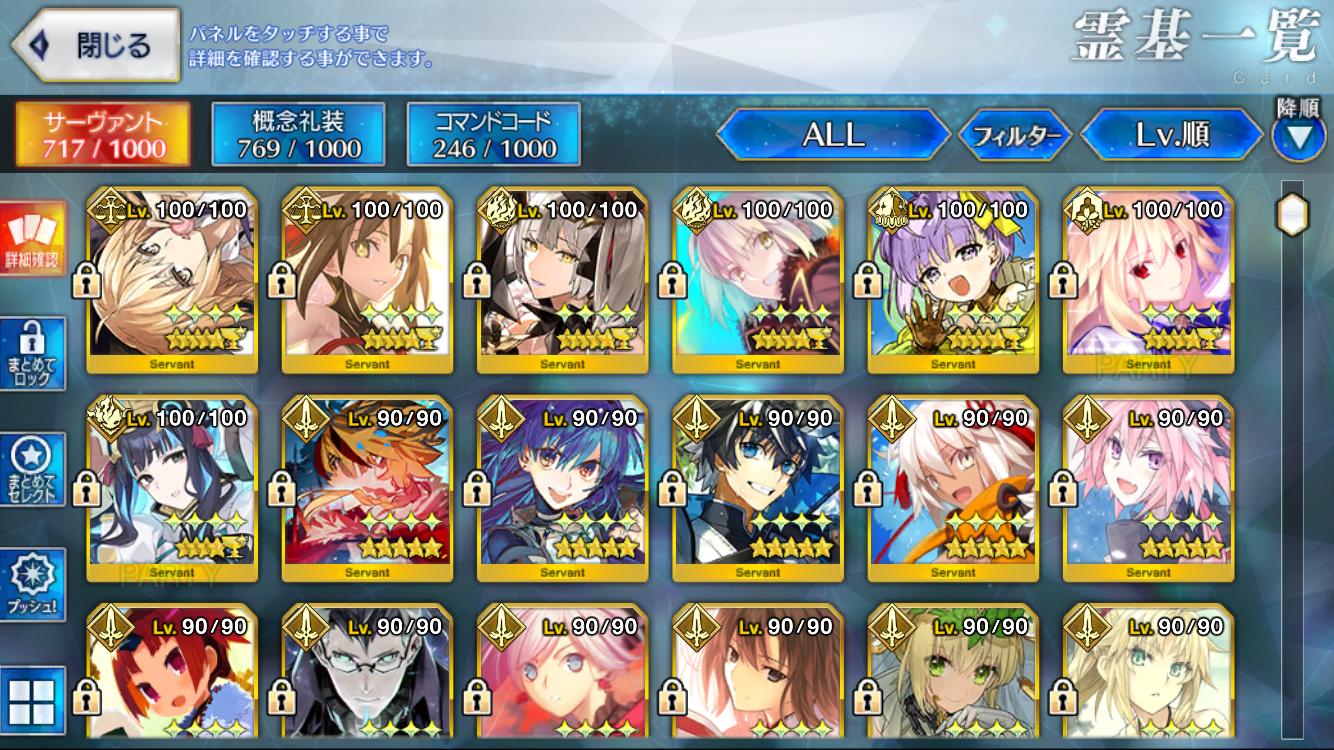Toggle the 降順 descending arrow button
This screenshot has height=750, width=1334.
tap(1298, 136)
